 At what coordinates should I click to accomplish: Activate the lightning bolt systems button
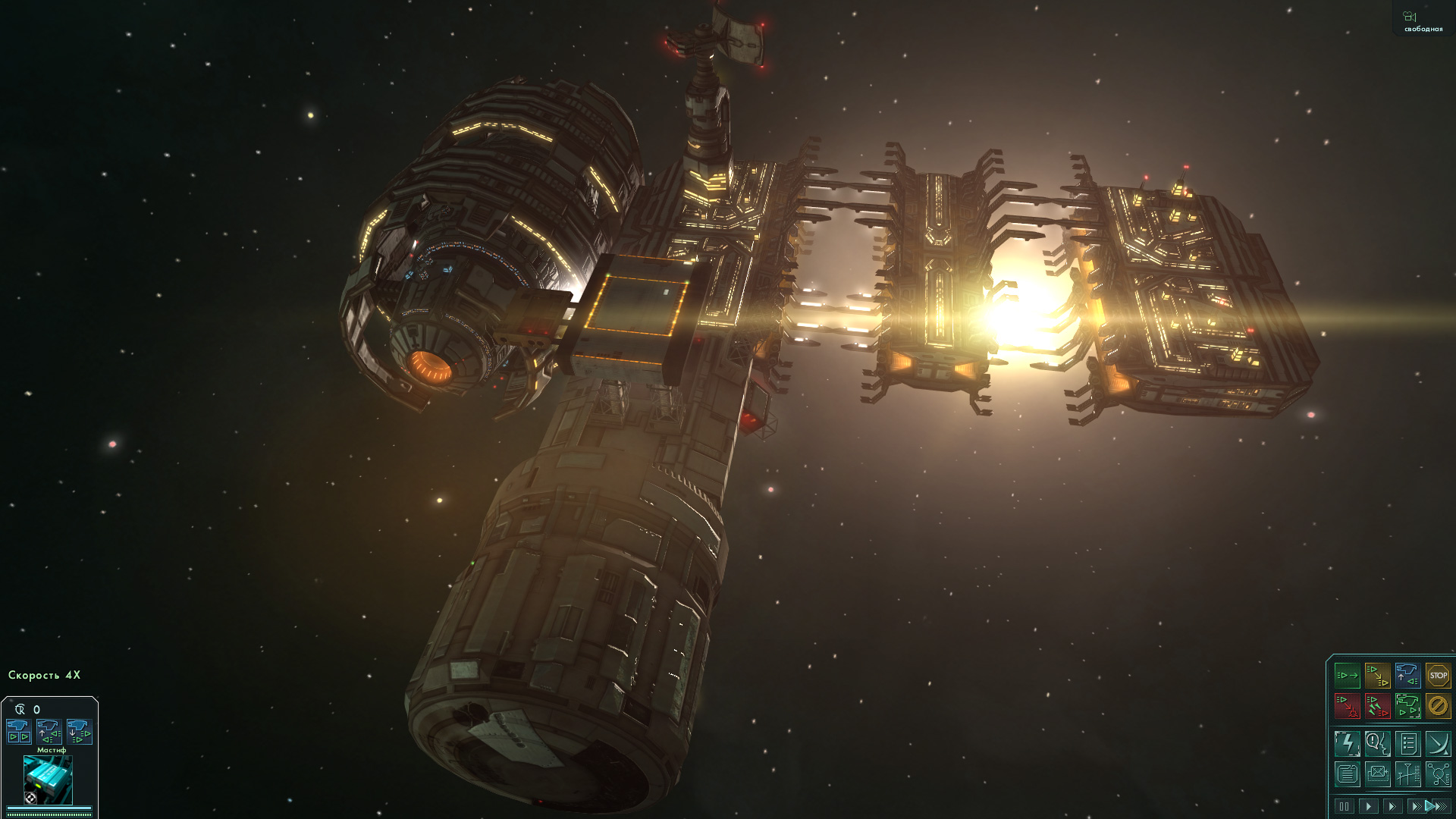pos(1348,744)
